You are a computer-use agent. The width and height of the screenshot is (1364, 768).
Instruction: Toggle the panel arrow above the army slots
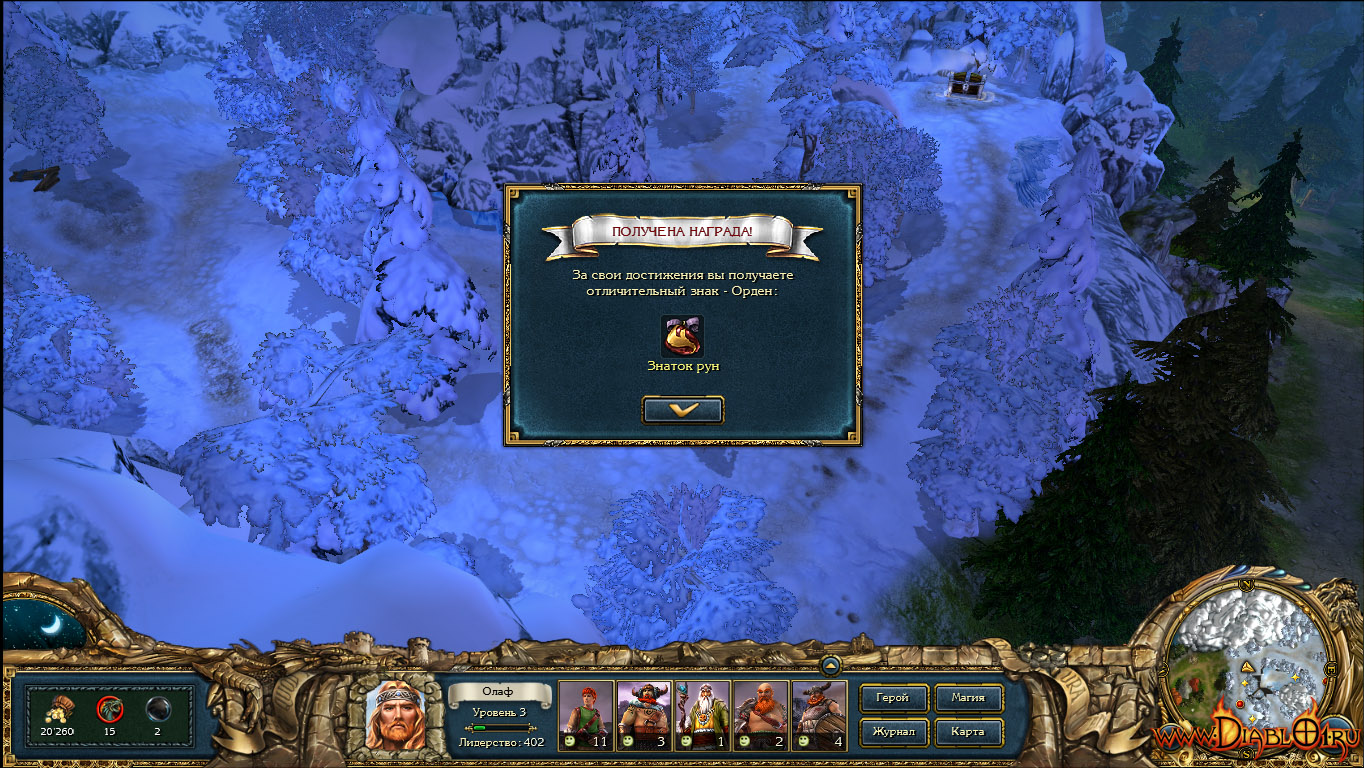pos(830,664)
